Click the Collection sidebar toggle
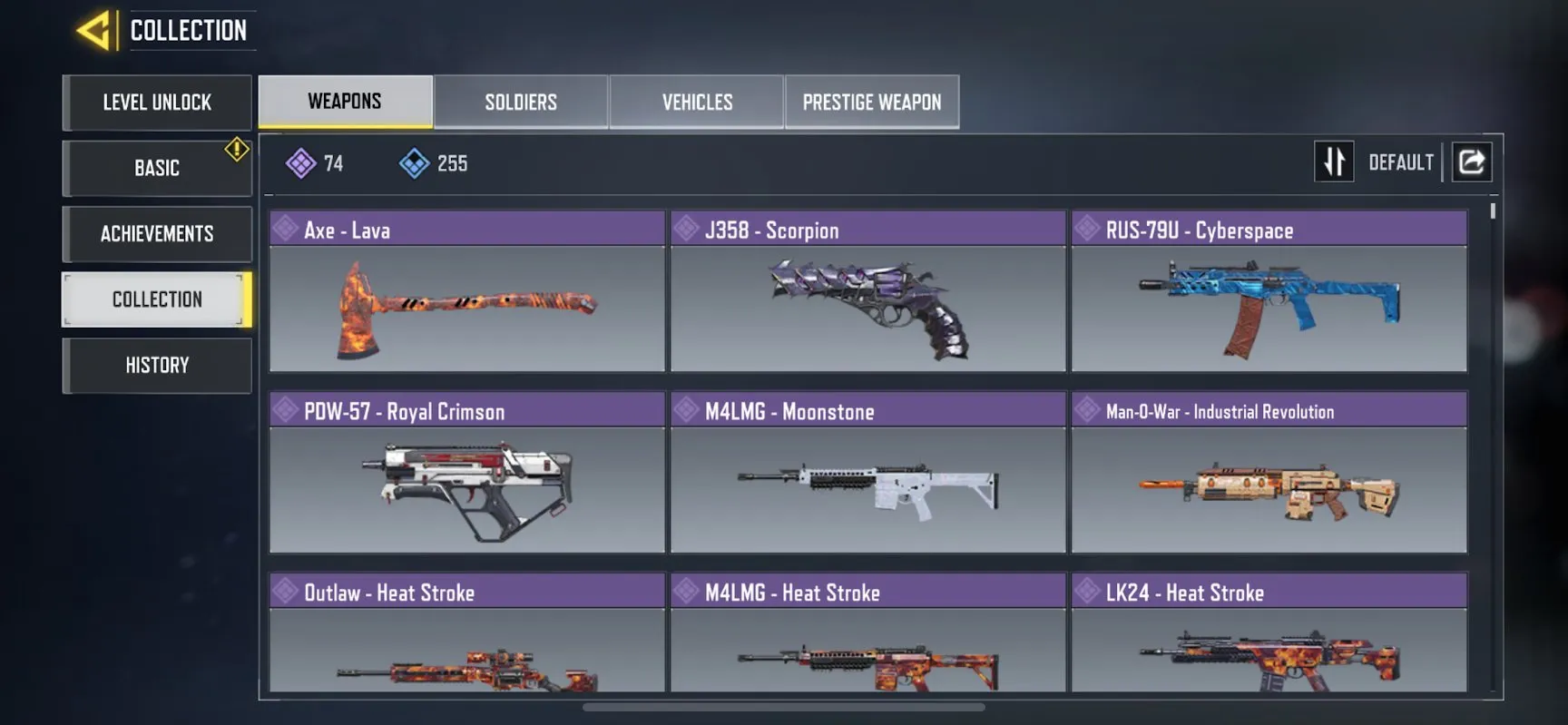The height and width of the screenshot is (725, 1568). click(x=156, y=299)
